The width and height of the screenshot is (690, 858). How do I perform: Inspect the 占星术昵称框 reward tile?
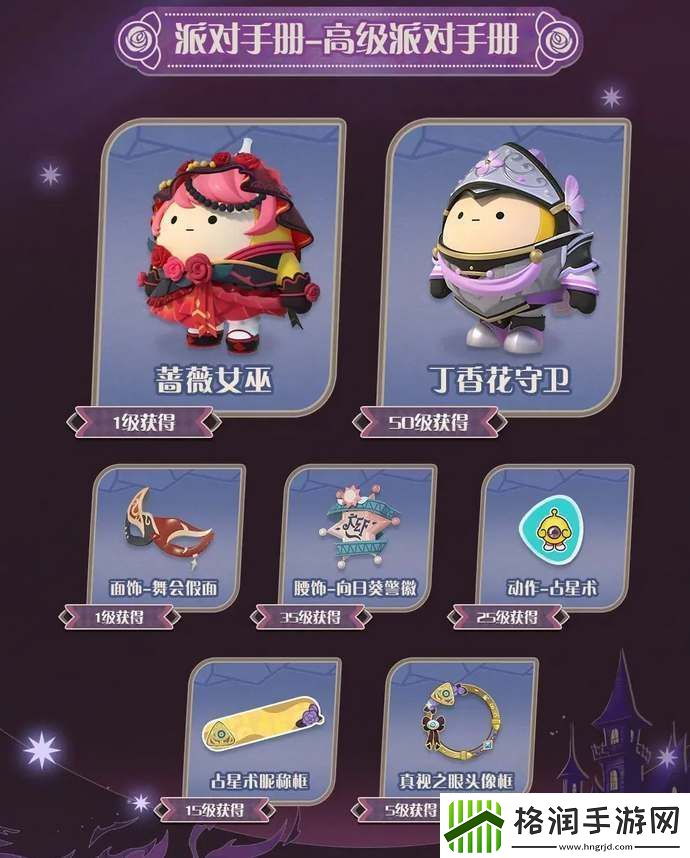pyautogui.click(x=263, y=733)
